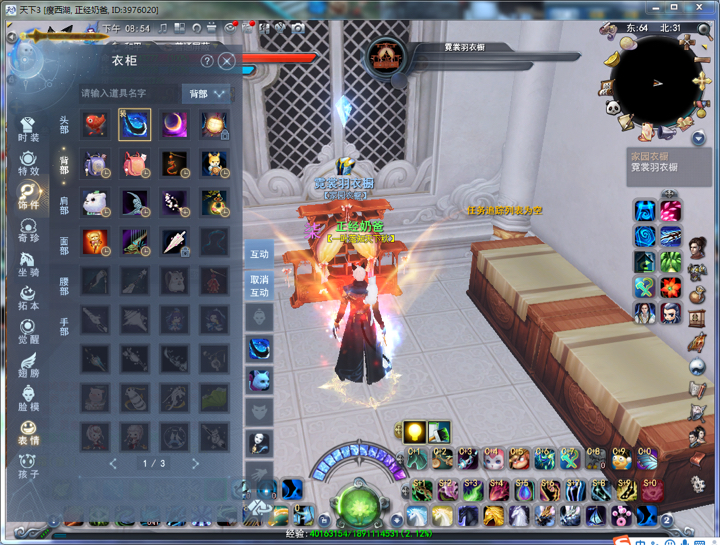Screen dimensions: 720x545
Task: Choose the 头部 head sub-category
Action: pos(64,125)
